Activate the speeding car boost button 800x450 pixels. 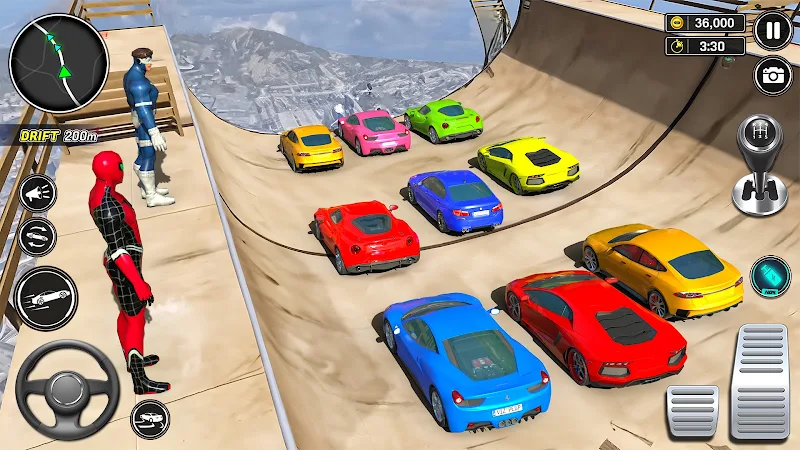click(46, 298)
